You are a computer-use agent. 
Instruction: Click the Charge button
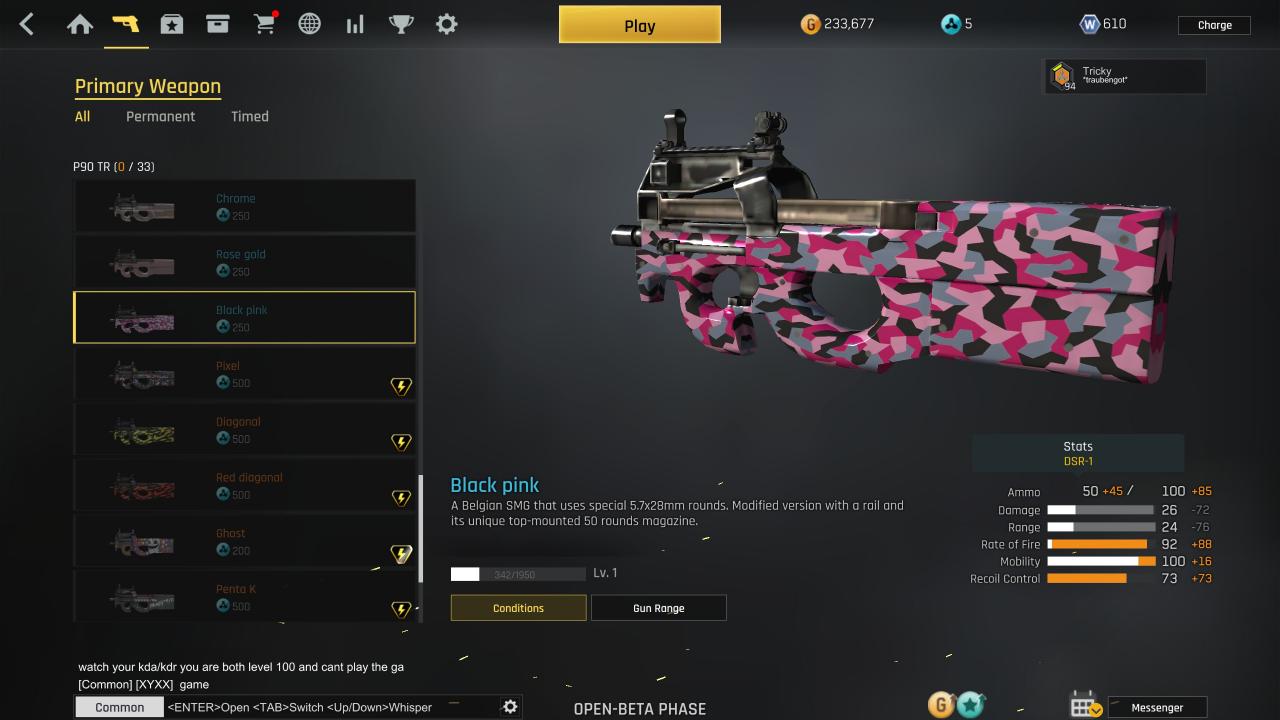pyautogui.click(x=1214, y=25)
